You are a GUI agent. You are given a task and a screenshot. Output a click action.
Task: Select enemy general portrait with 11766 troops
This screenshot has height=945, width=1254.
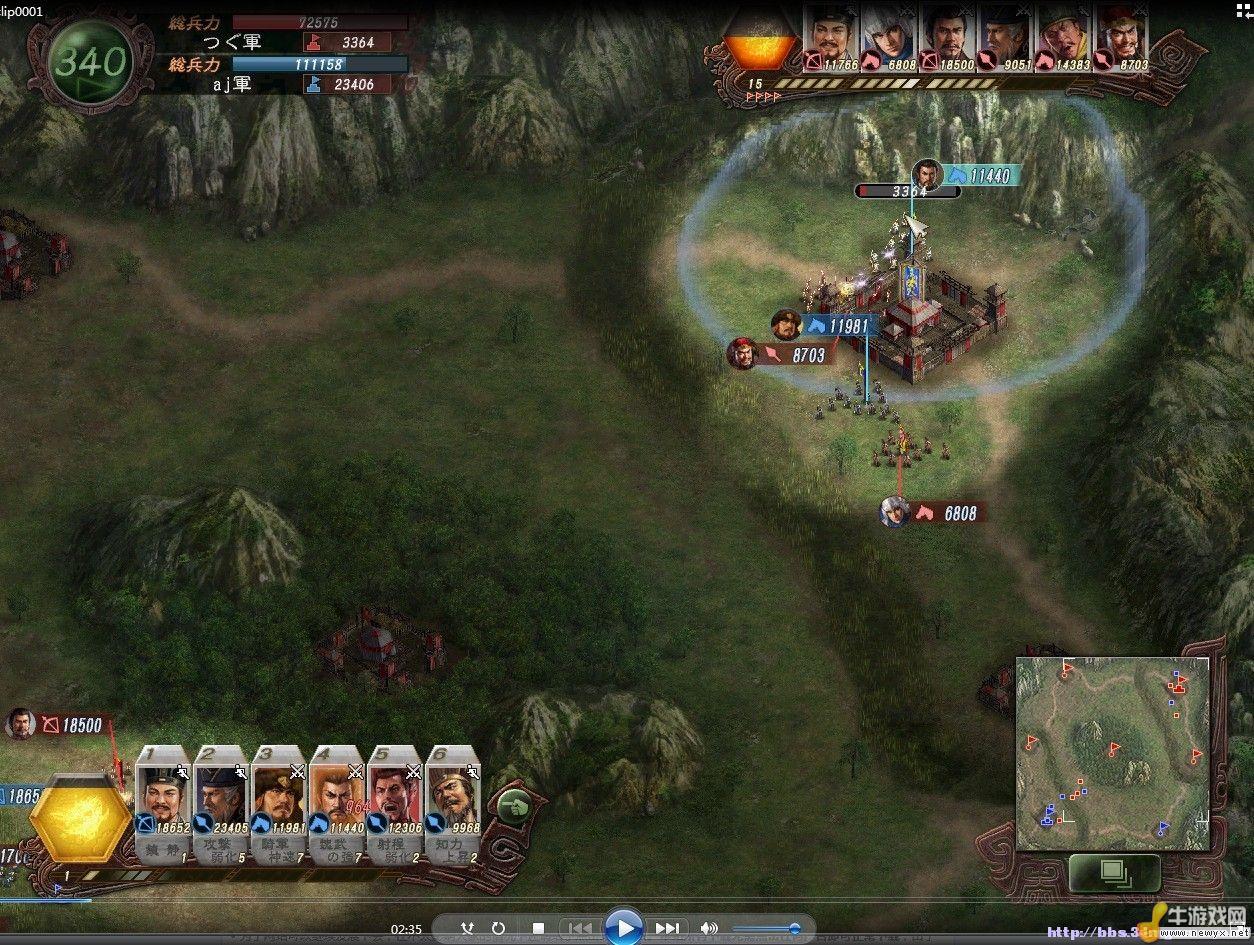[x=831, y=40]
